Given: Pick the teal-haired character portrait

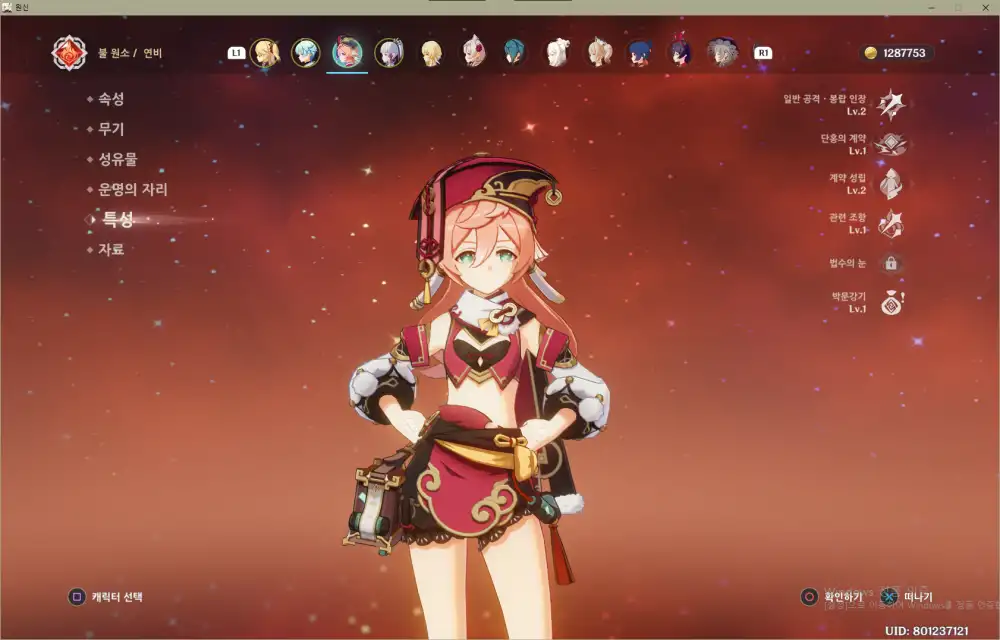Looking at the screenshot, I should click(514, 53).
